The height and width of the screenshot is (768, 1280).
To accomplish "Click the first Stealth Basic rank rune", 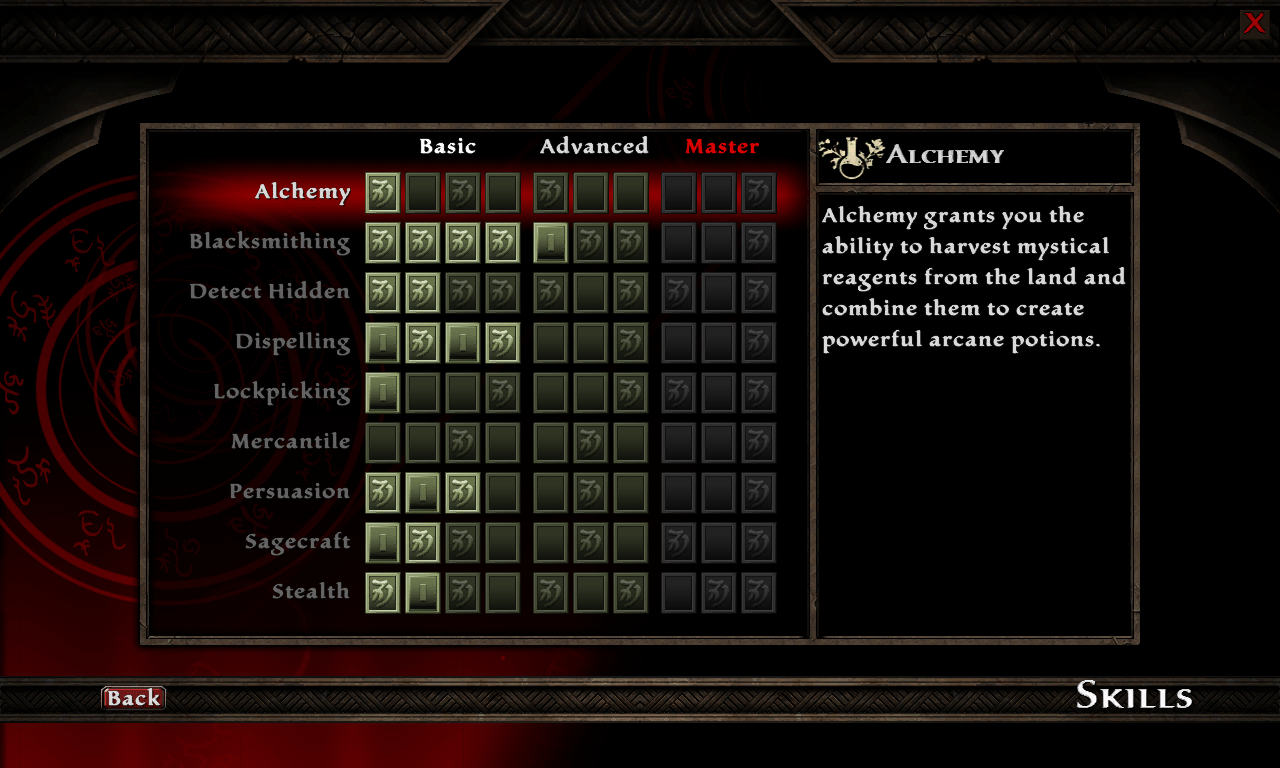I will 381,592.
